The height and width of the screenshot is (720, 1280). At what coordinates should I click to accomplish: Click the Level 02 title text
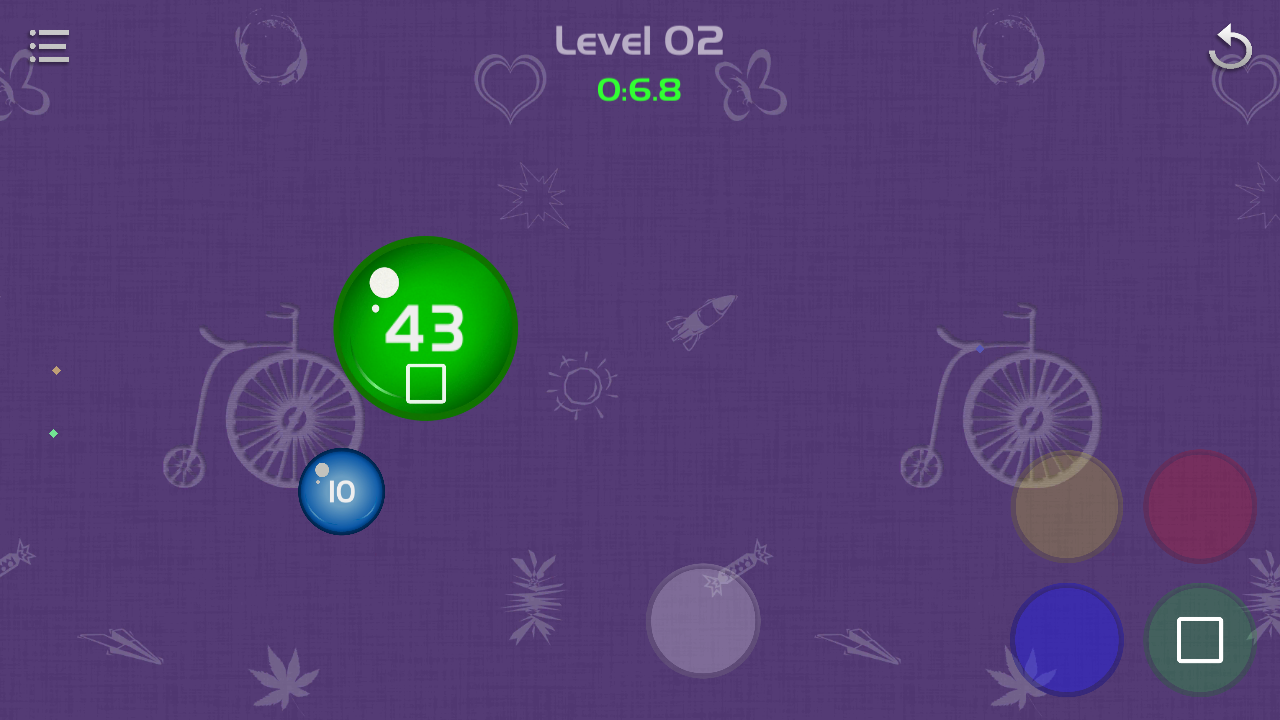tap(639, 39)
